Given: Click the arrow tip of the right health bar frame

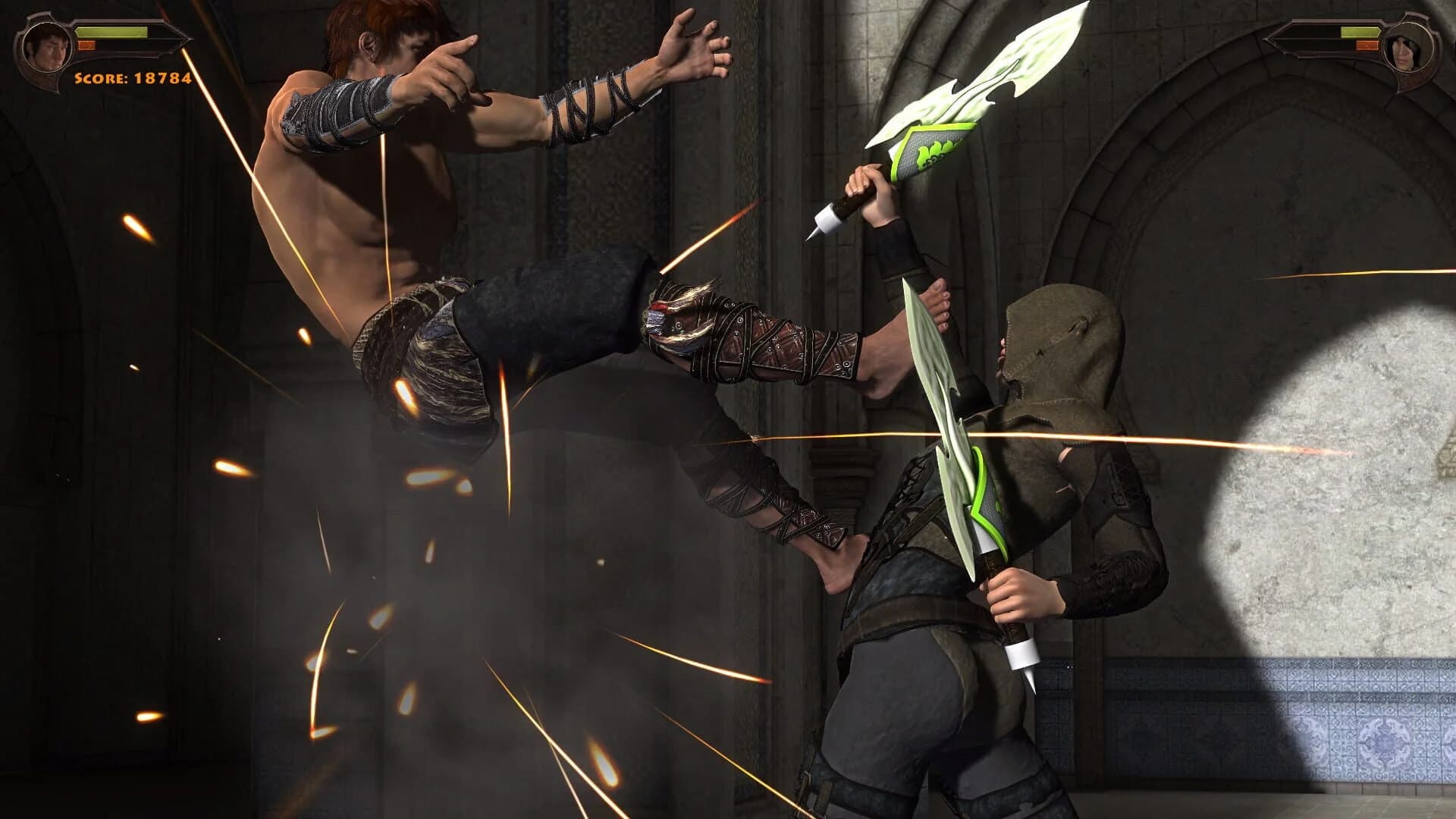Looking at the screenshot, I should coord(1265,38).
